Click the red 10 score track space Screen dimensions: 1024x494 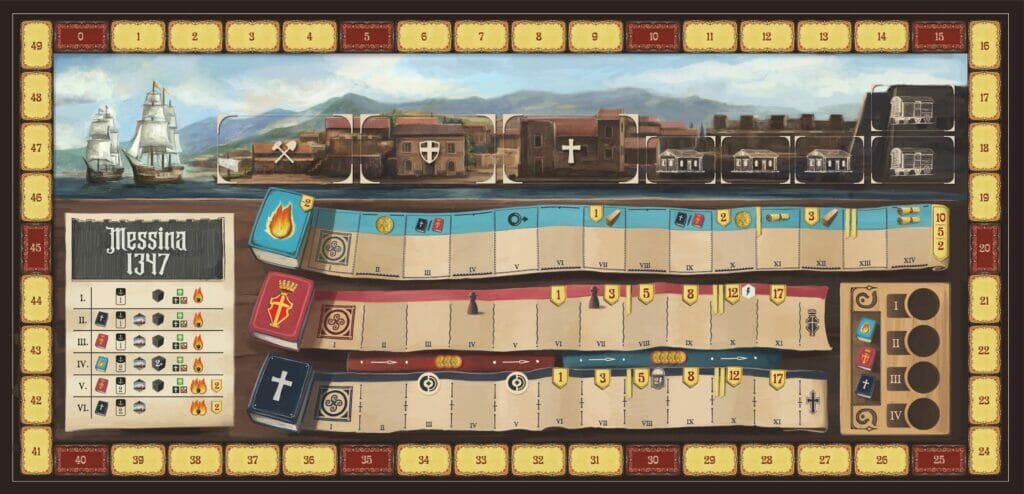tap(654, 37)
